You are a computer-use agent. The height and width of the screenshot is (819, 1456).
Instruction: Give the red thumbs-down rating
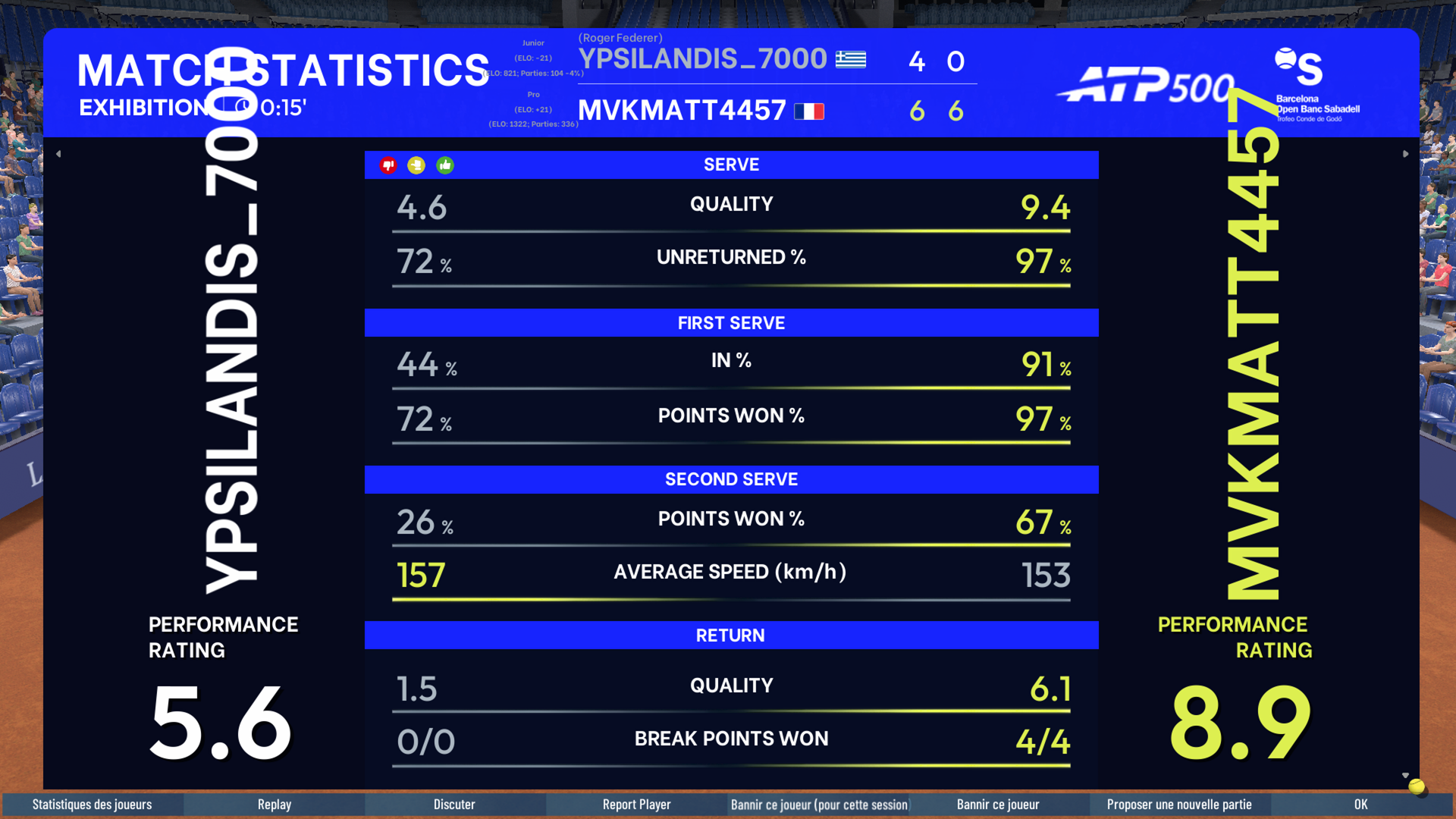pos(388,165)
